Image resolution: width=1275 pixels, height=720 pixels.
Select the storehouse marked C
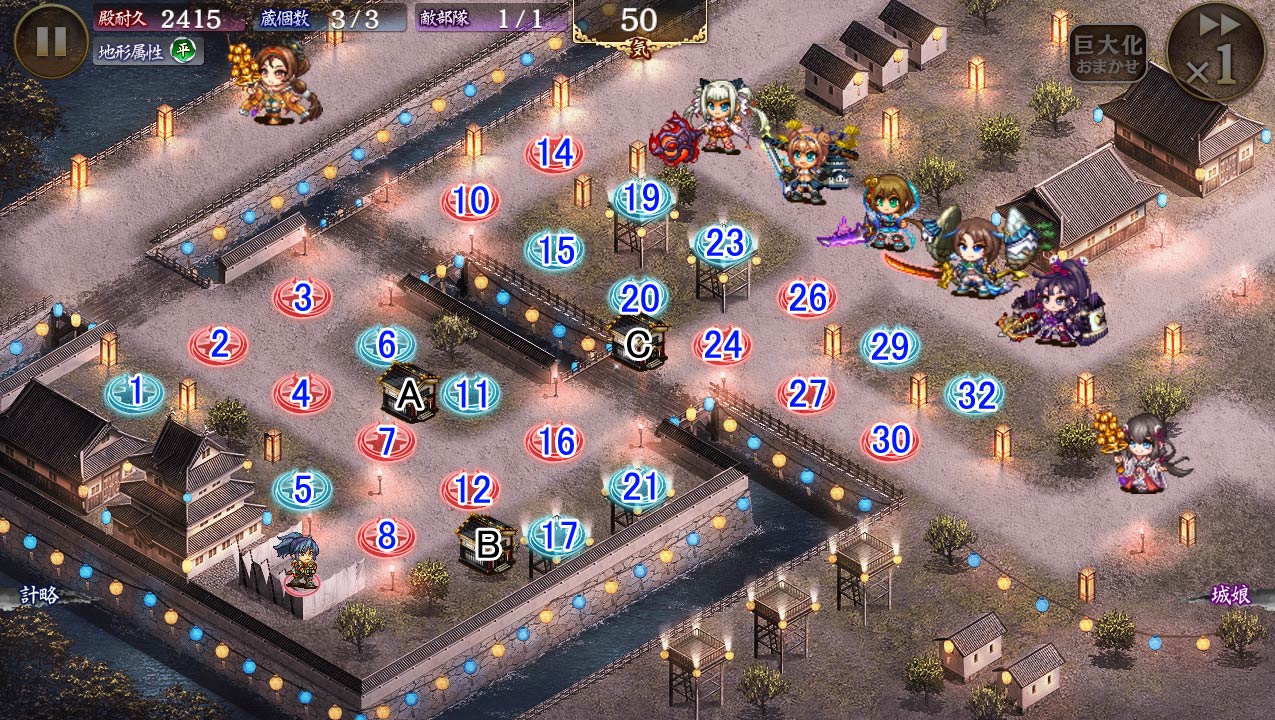(x=637, y=345)
